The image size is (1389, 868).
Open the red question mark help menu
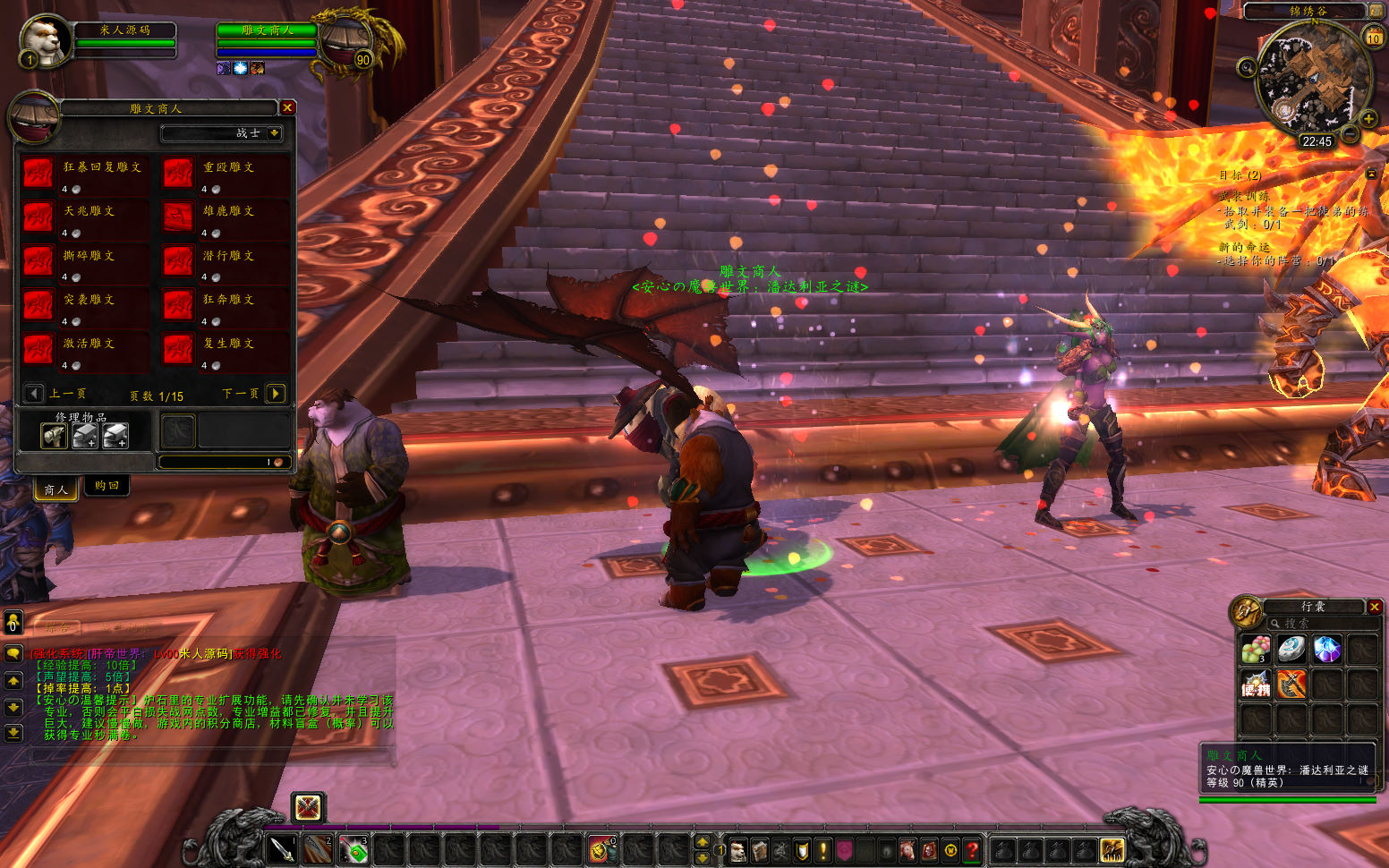[973, 849]
